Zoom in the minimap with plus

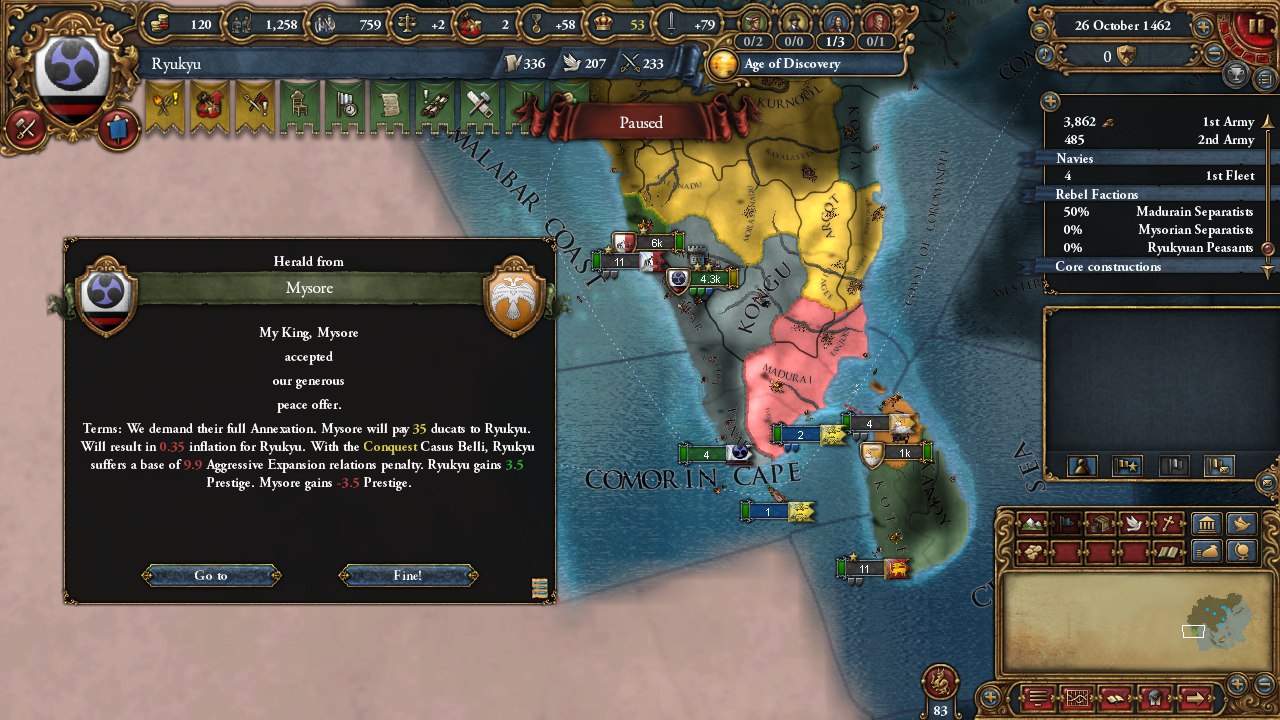1238,684
